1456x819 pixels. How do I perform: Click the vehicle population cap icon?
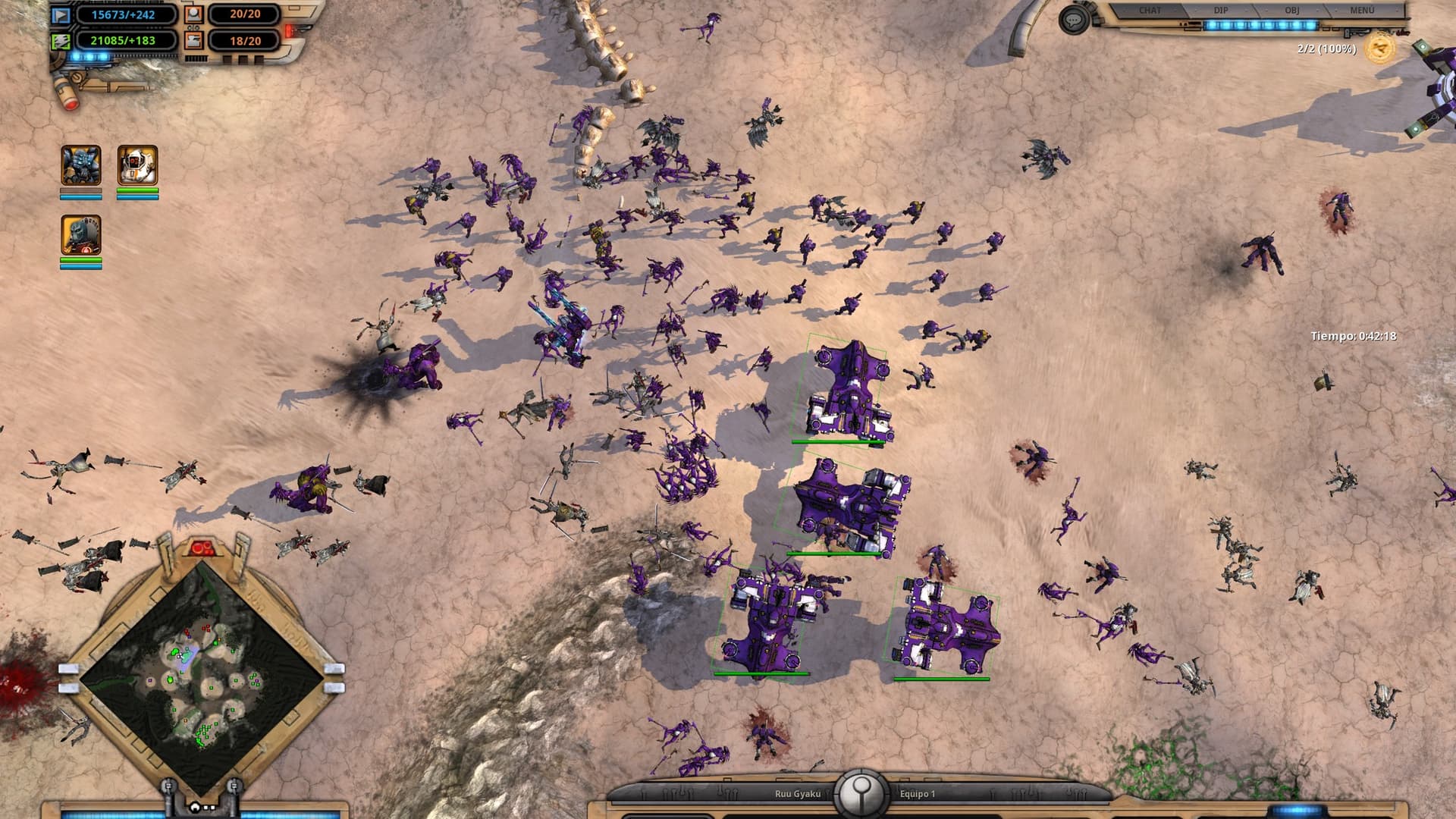point(193,40)
